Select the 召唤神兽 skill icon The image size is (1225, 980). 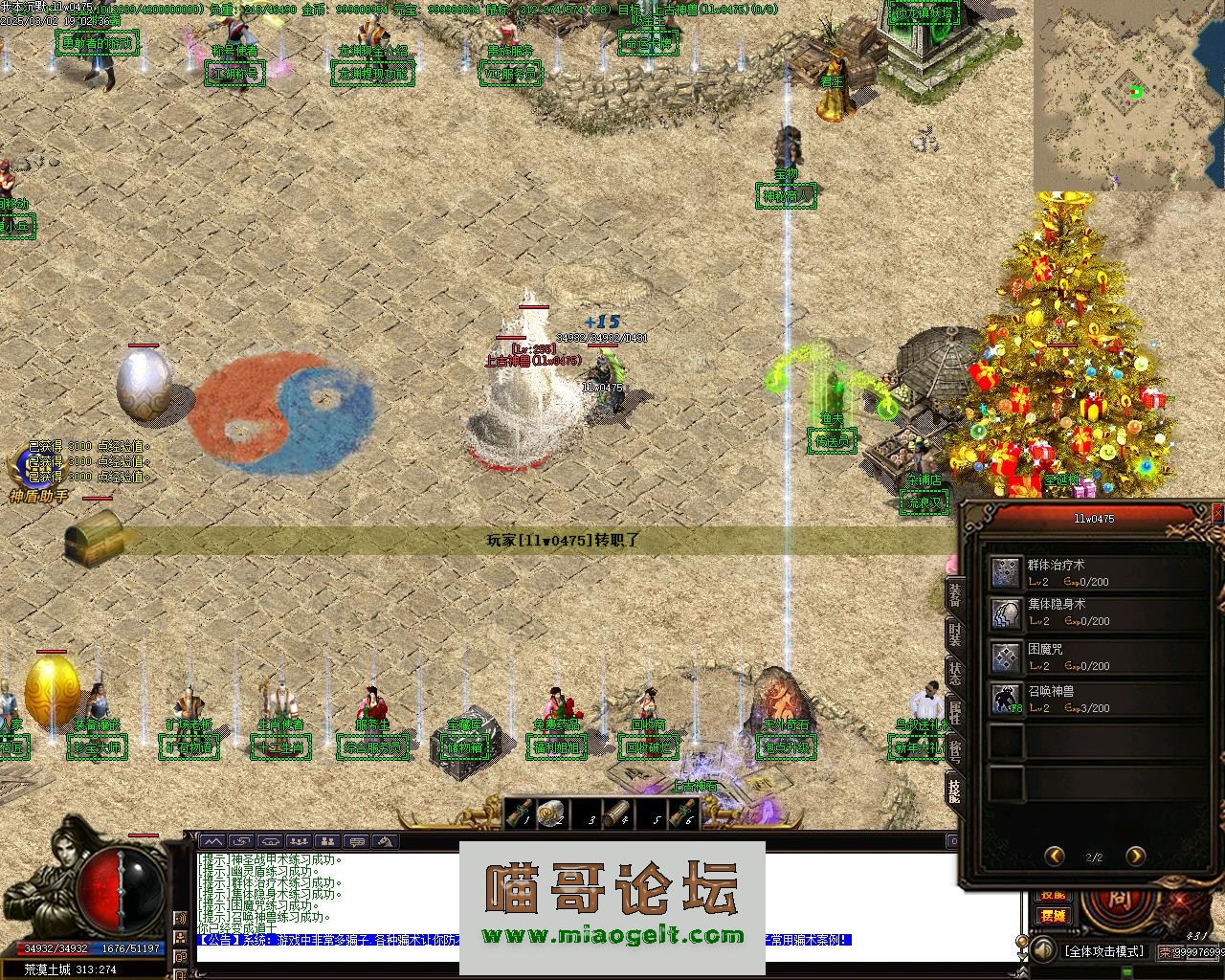point(1006,700)
